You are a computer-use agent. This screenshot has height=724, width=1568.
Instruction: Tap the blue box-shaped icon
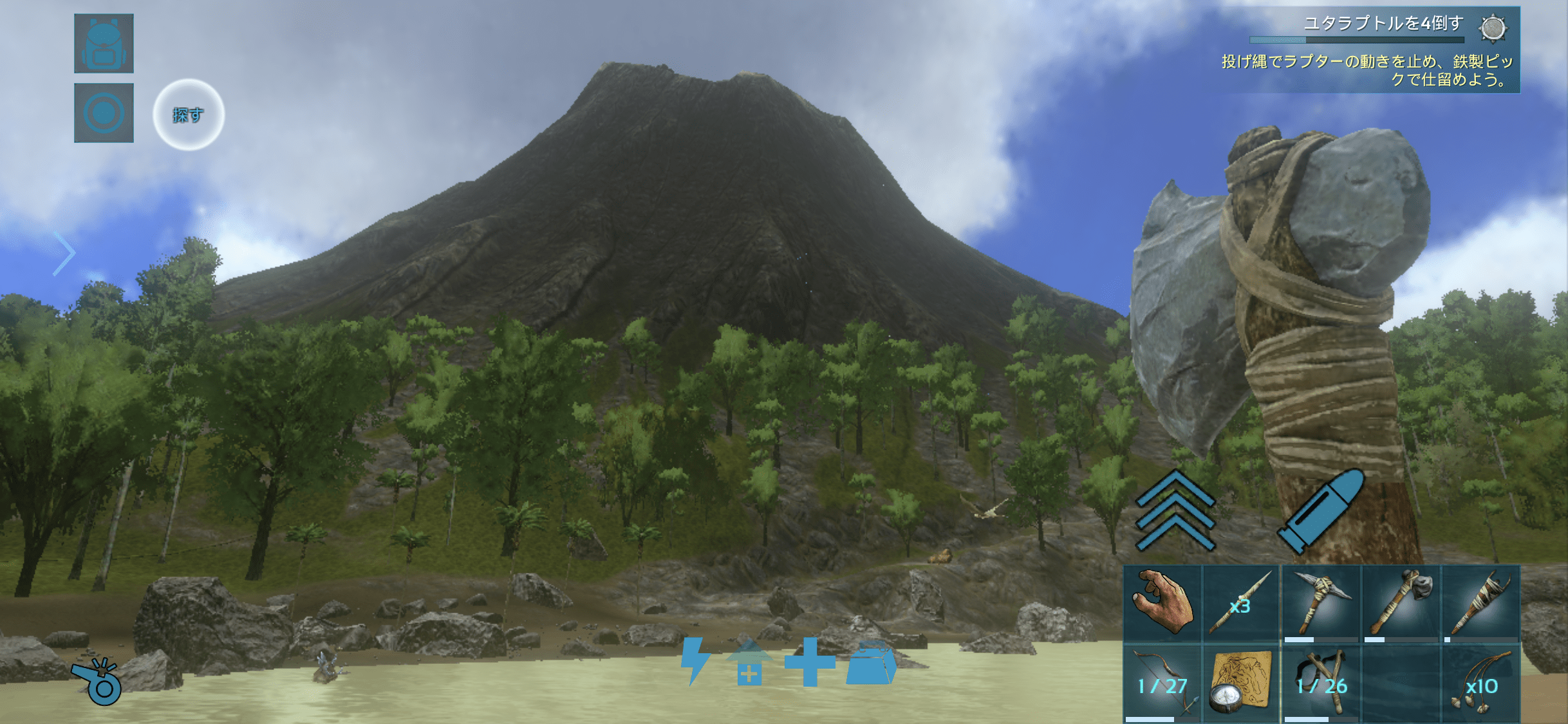click(871, 663)
